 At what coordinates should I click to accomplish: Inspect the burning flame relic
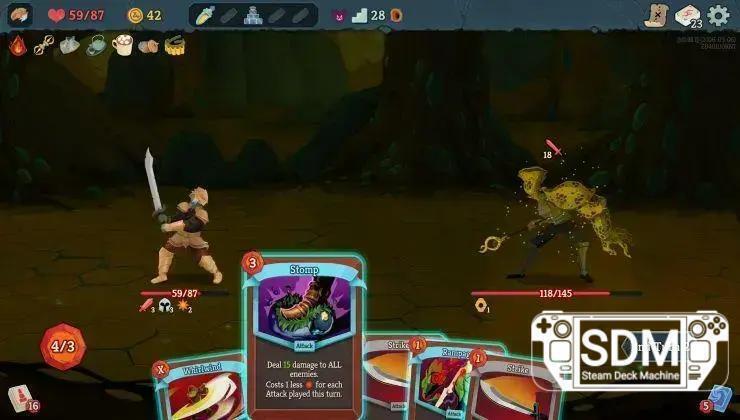click(18, 45)
